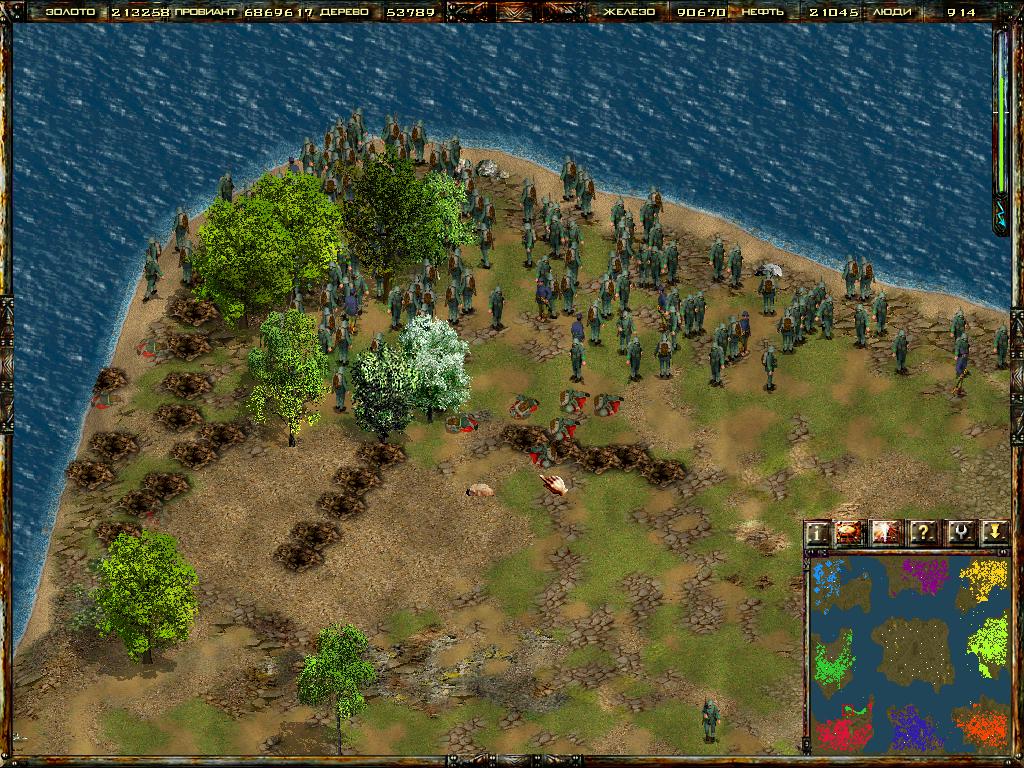Move view to the red base on minimap
The image size is (1024, 768).
tap(845, 728)
